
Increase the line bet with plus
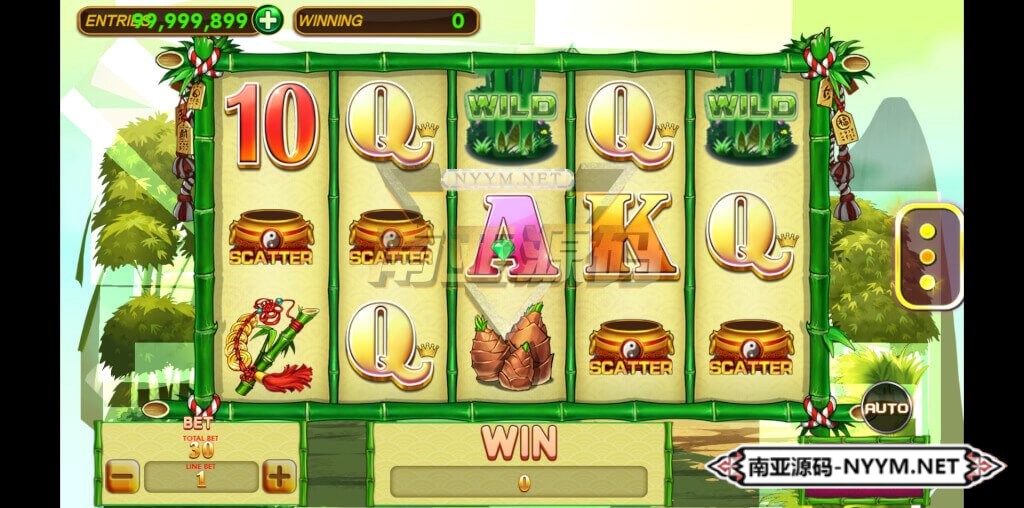[279, 477]
